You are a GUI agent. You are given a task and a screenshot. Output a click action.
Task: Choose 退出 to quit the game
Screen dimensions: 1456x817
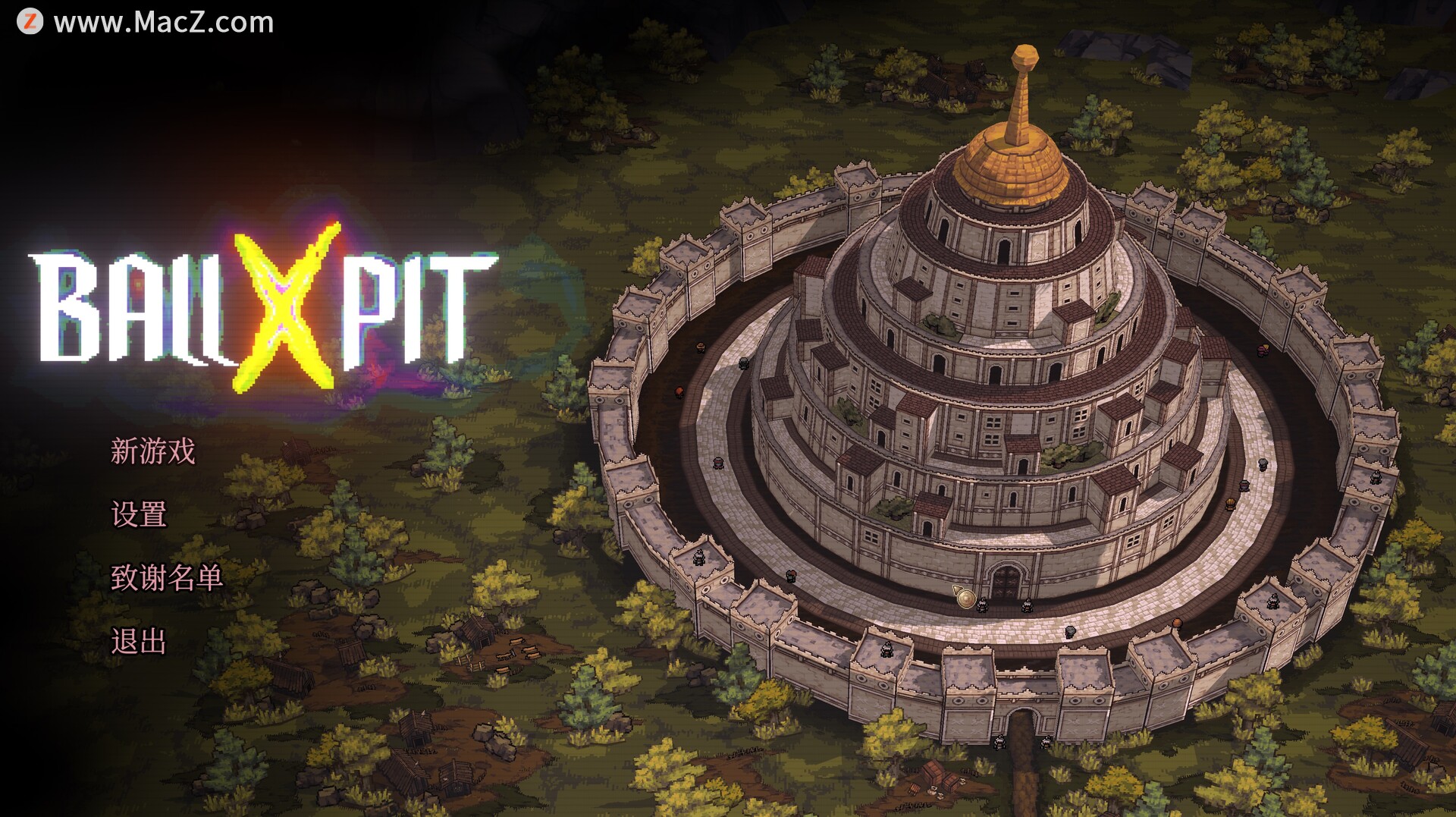tap(138, 642)
